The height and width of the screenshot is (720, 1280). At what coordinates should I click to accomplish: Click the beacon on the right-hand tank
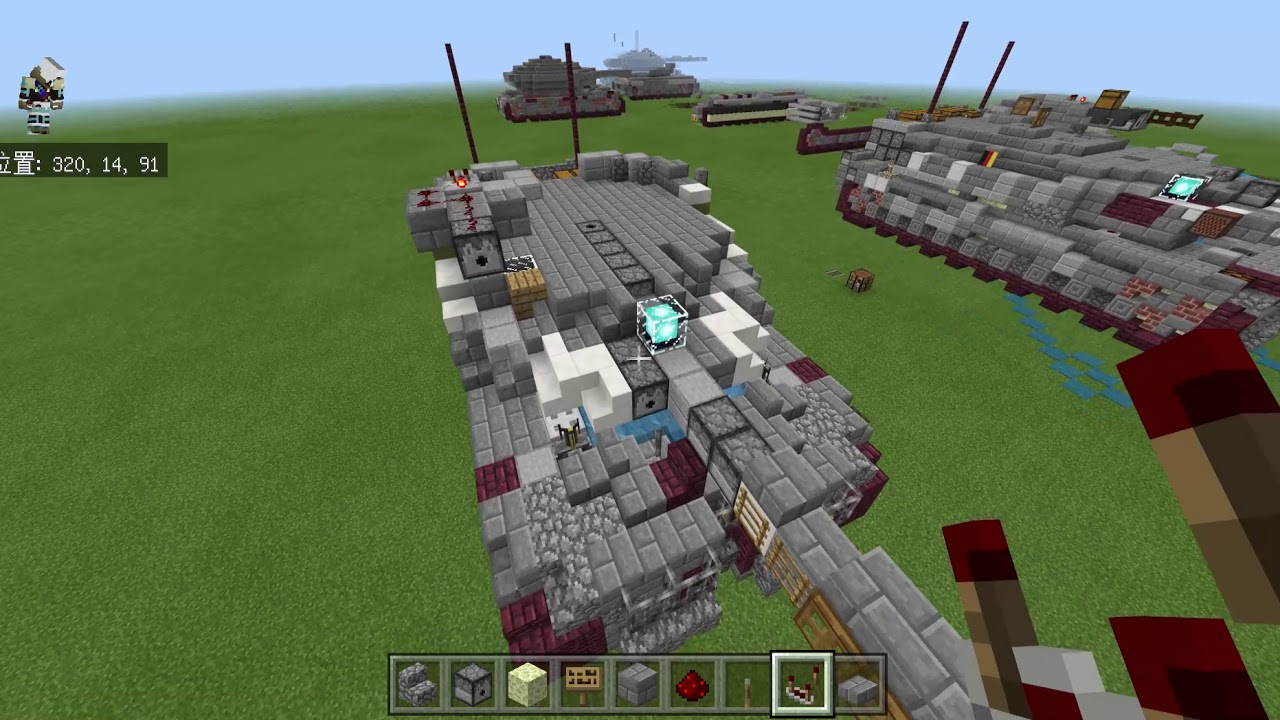pyautogui.click(x=1184, y=185)
